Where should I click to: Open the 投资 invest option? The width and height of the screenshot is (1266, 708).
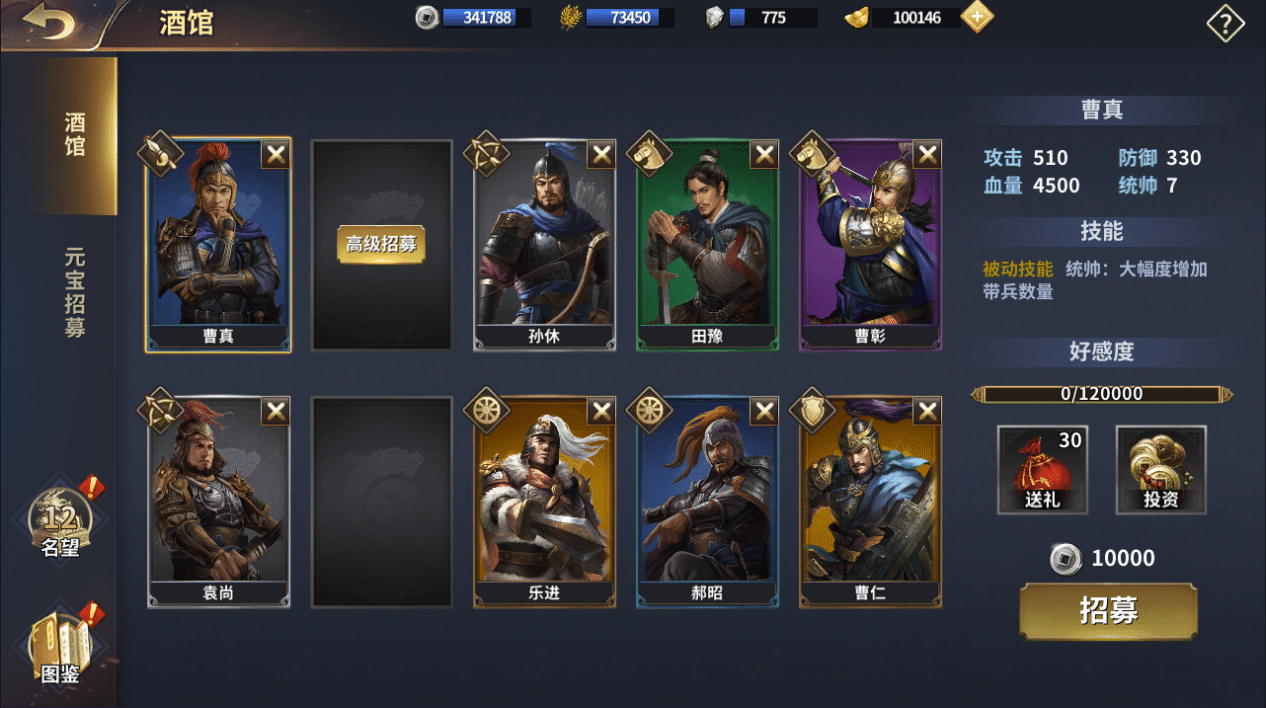pyautogui.click(x=1160, y=470)
